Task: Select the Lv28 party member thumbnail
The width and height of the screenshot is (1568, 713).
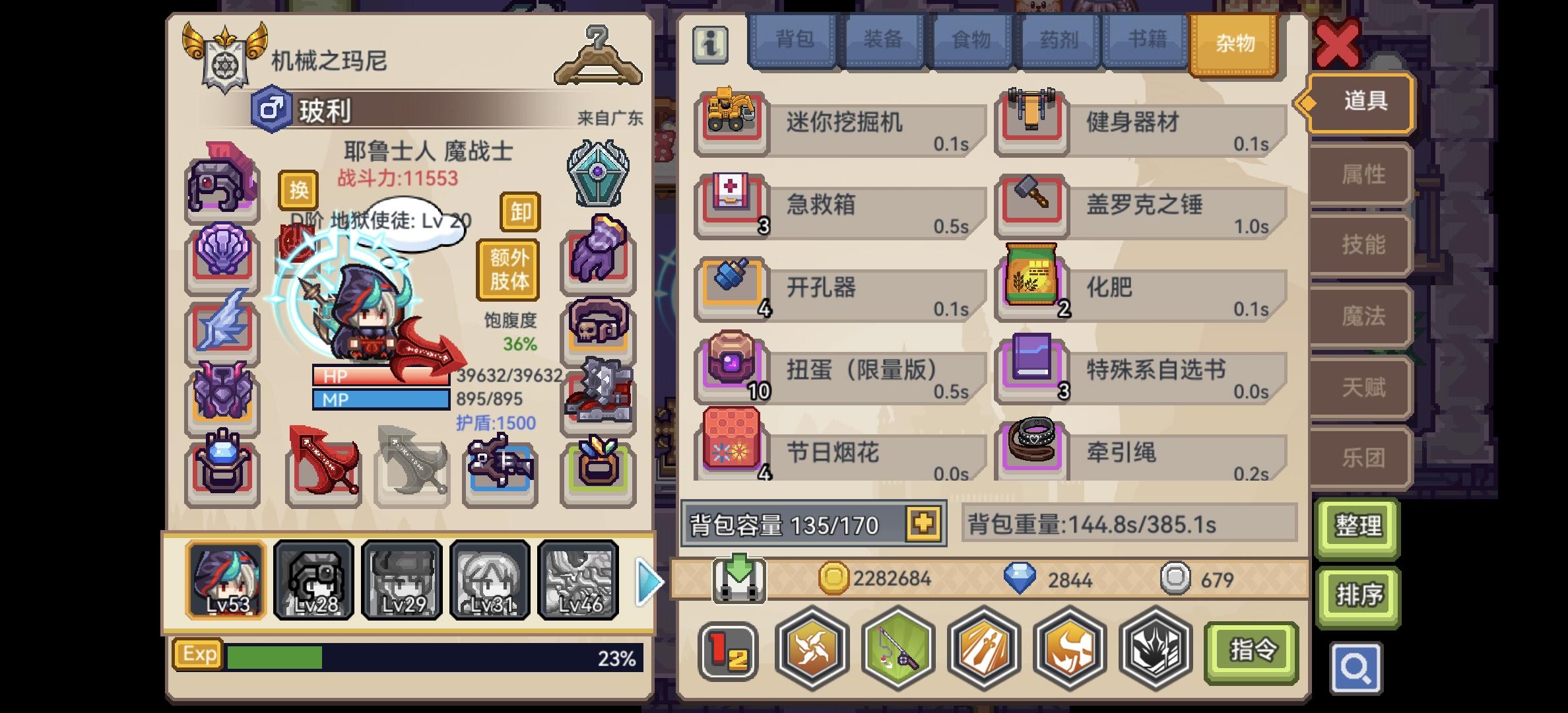Action: (313, 580)
